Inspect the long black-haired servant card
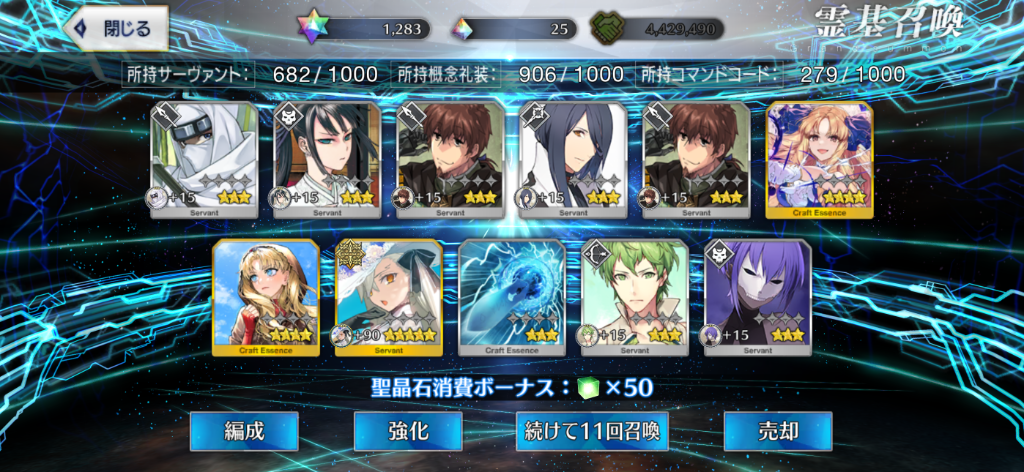This screenshot has width=1024, height=472. coord(327,160)
